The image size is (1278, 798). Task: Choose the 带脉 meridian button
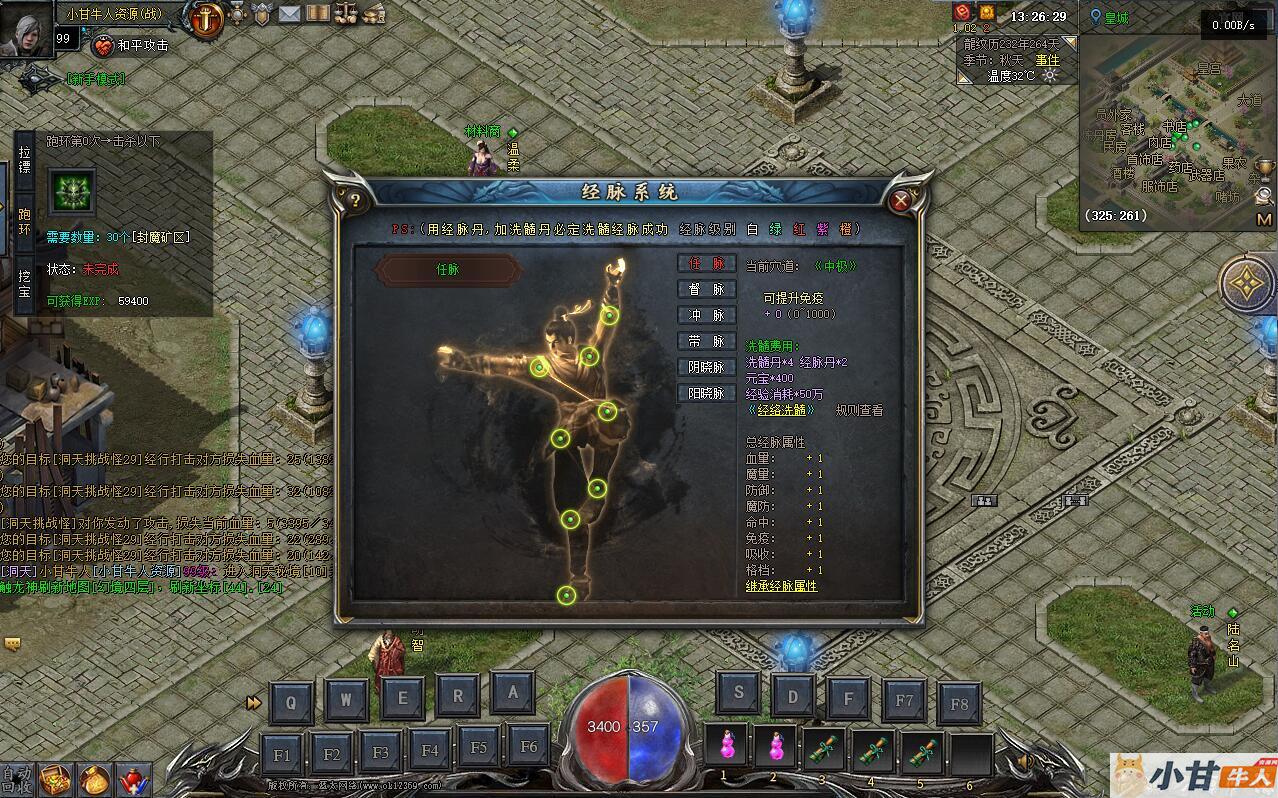click(x=706, y=342)
